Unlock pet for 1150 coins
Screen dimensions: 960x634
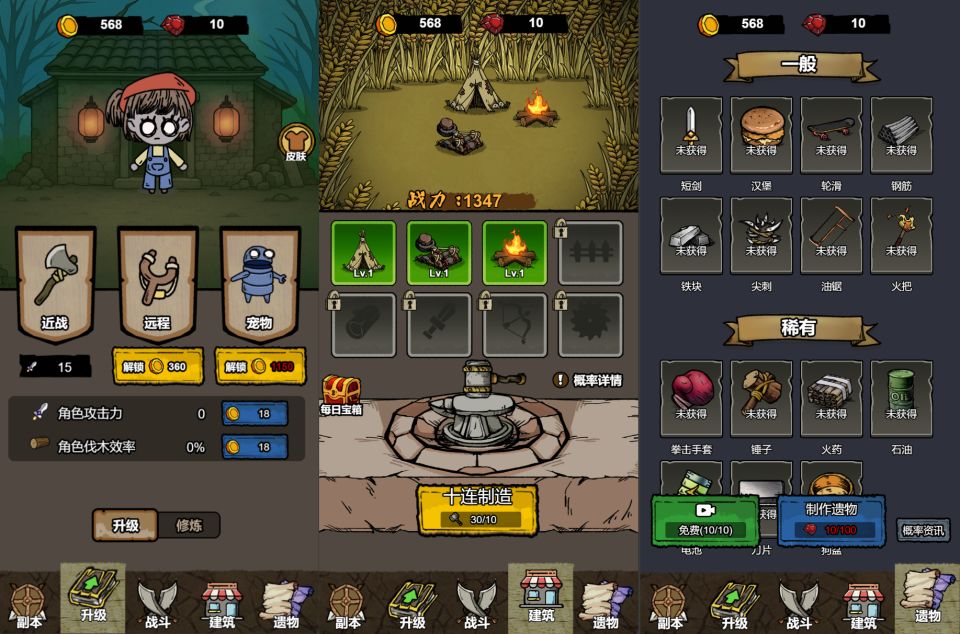click(259, 366)
